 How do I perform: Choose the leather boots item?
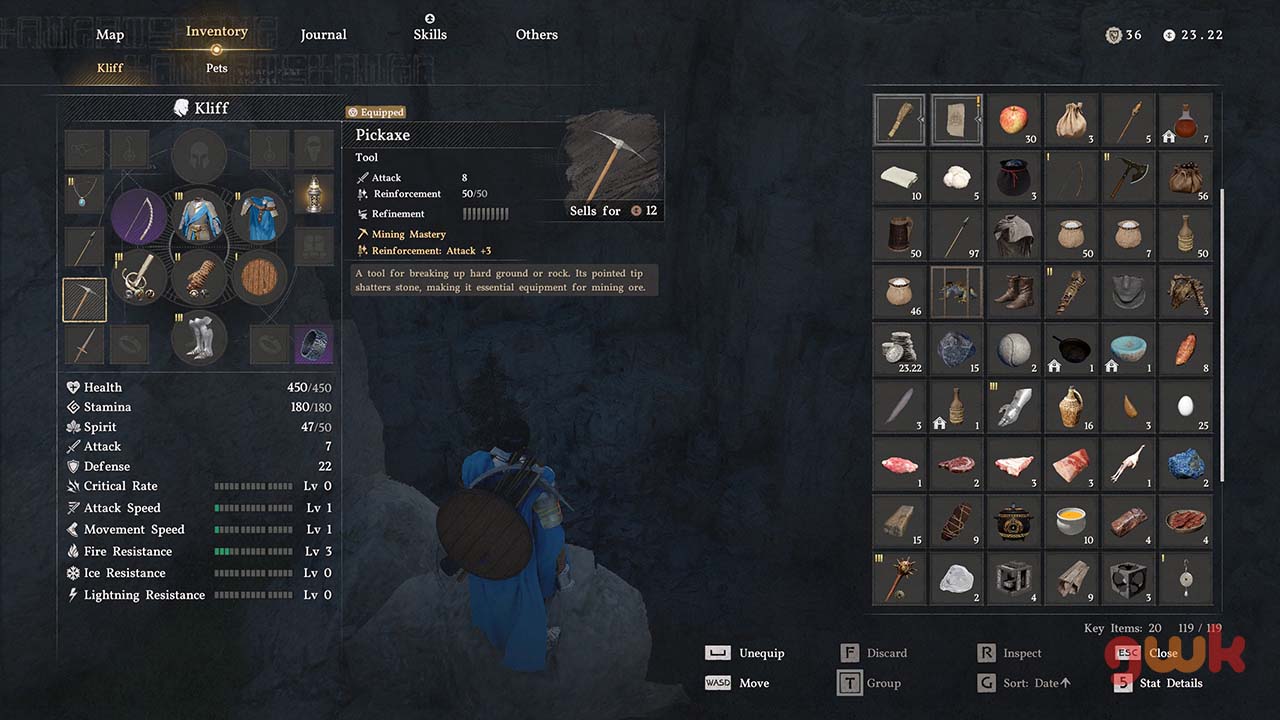tap(1013, 291)
